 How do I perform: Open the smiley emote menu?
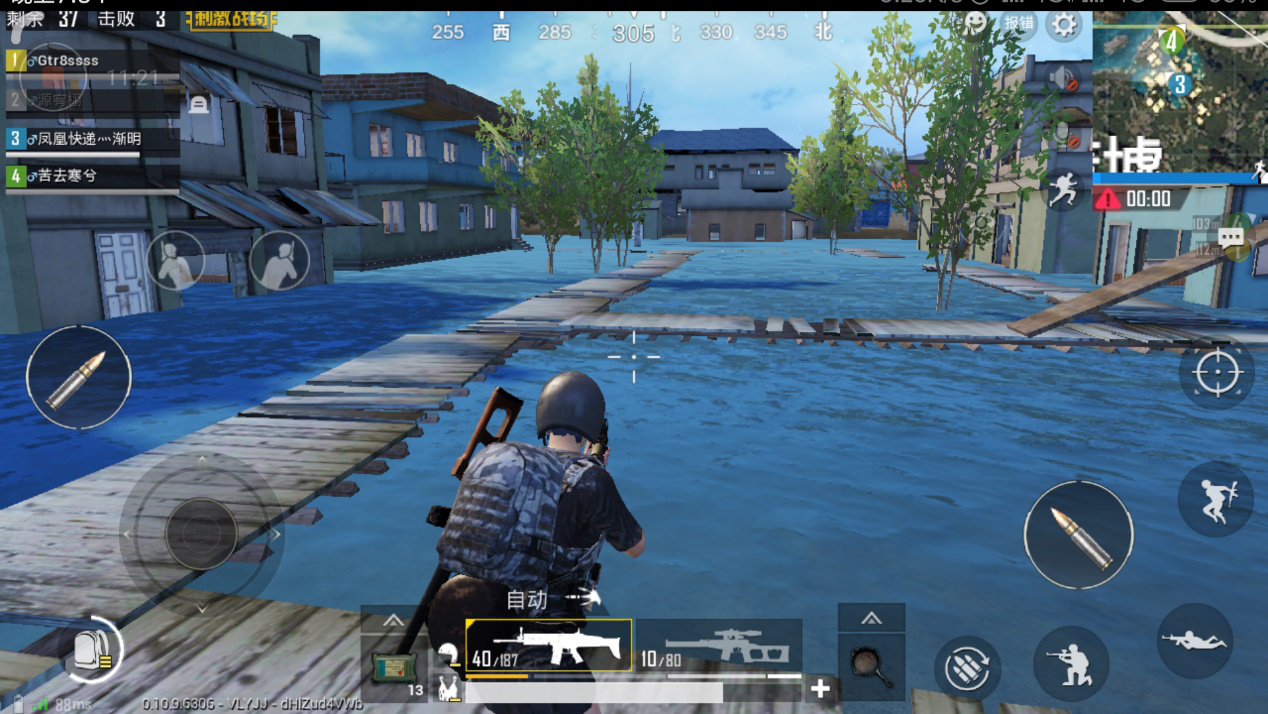click(x=975, y=24)
